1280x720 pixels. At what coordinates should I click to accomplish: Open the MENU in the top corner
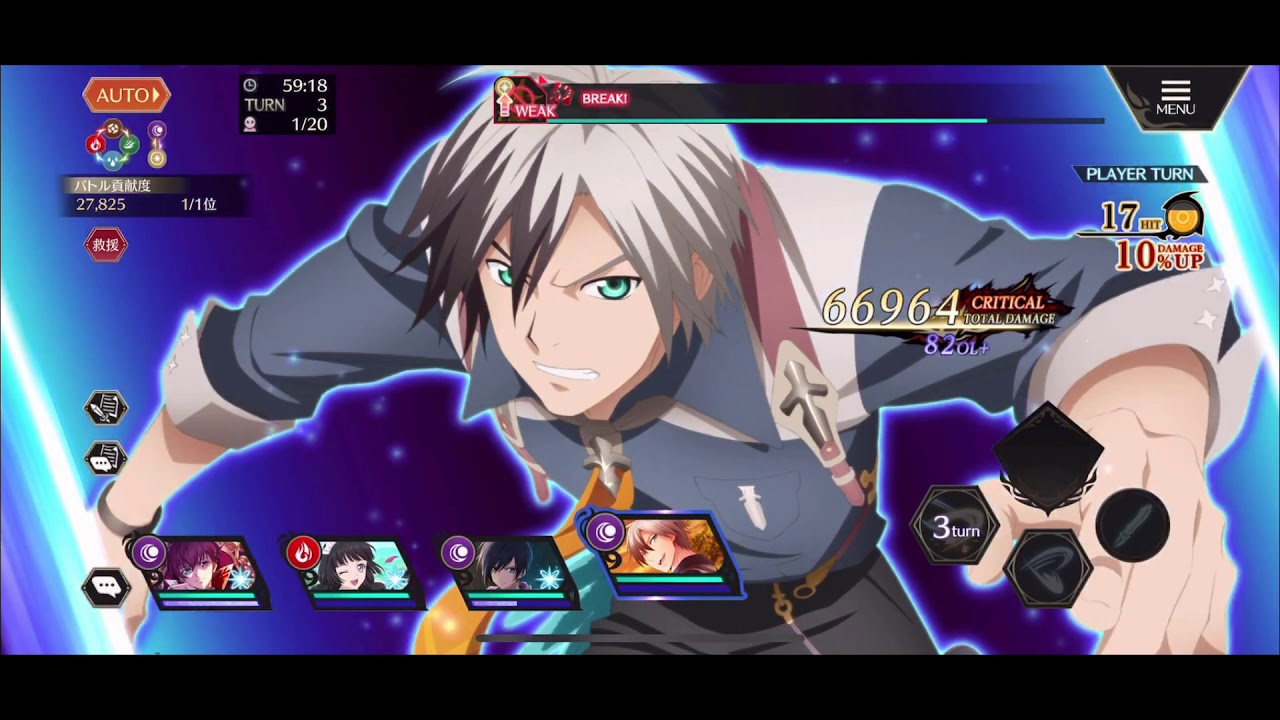pos(1175,97)
